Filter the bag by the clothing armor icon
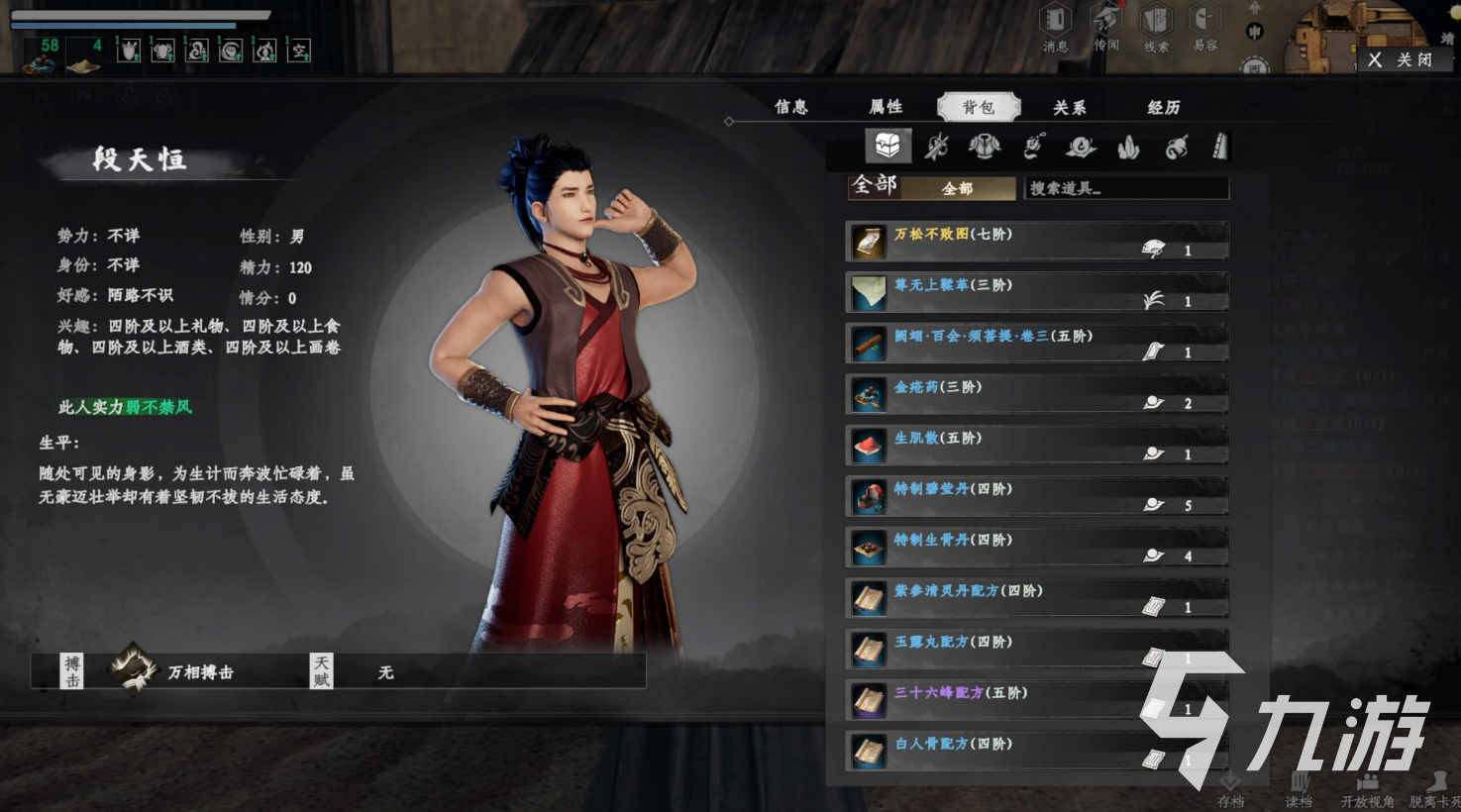This screenshot has width=1461, height=812. tap(984, 148)
